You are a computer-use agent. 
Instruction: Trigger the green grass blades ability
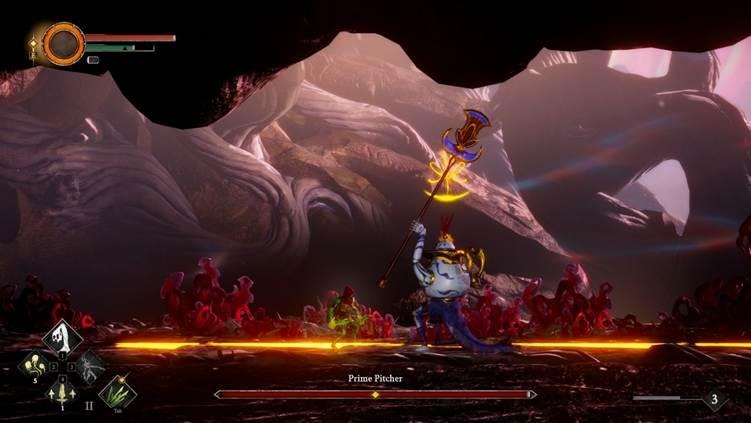click(118, 391)
